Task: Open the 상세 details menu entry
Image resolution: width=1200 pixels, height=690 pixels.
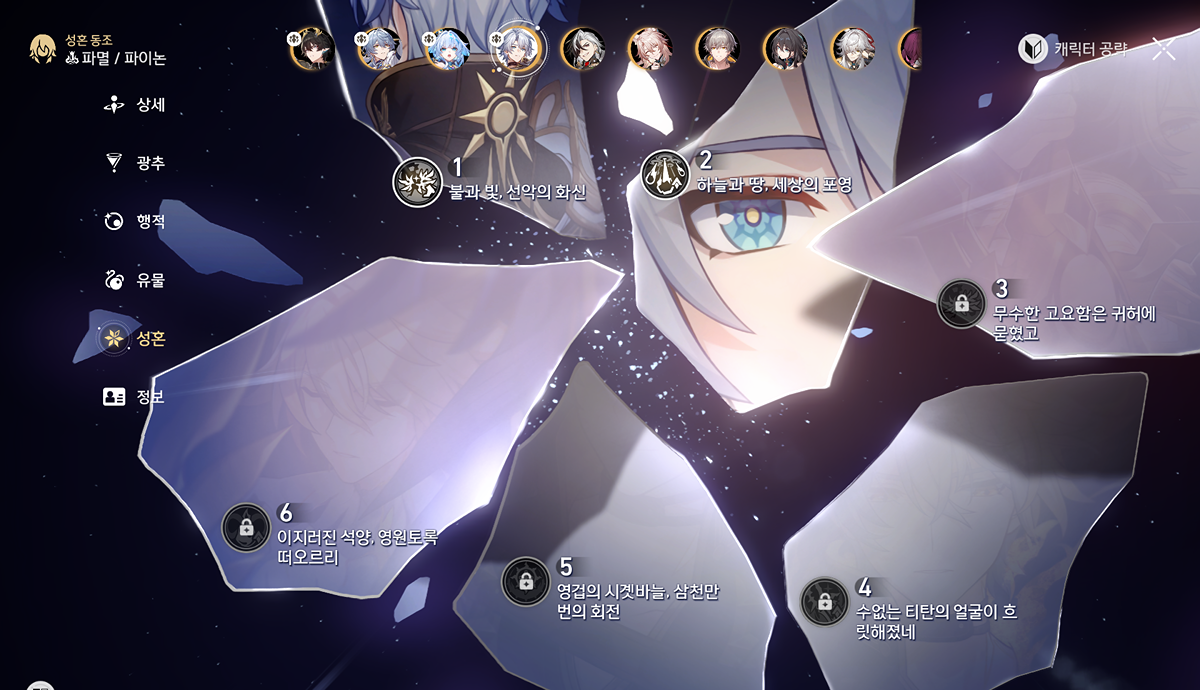Action: [137, 105]
